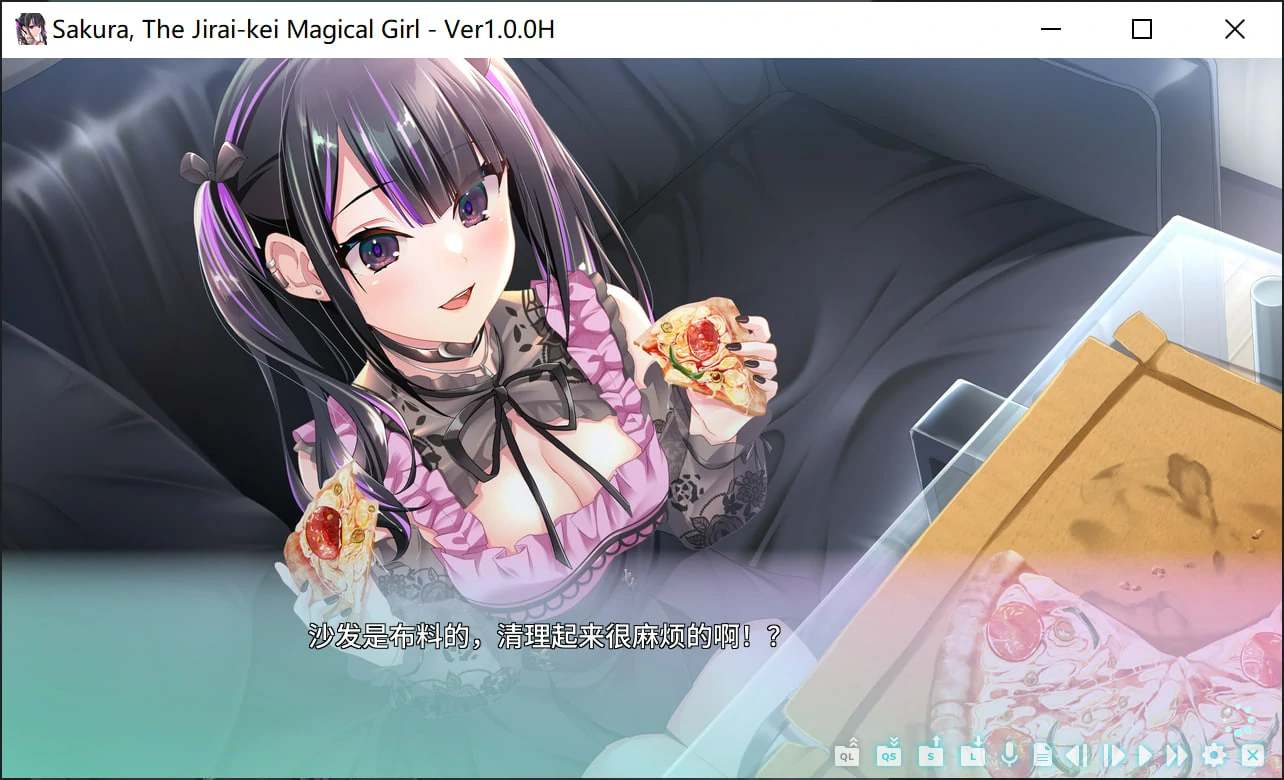Close the game window
Image resolution: width=1284 pixels, height=780 pixels.
pos(1235,29)
